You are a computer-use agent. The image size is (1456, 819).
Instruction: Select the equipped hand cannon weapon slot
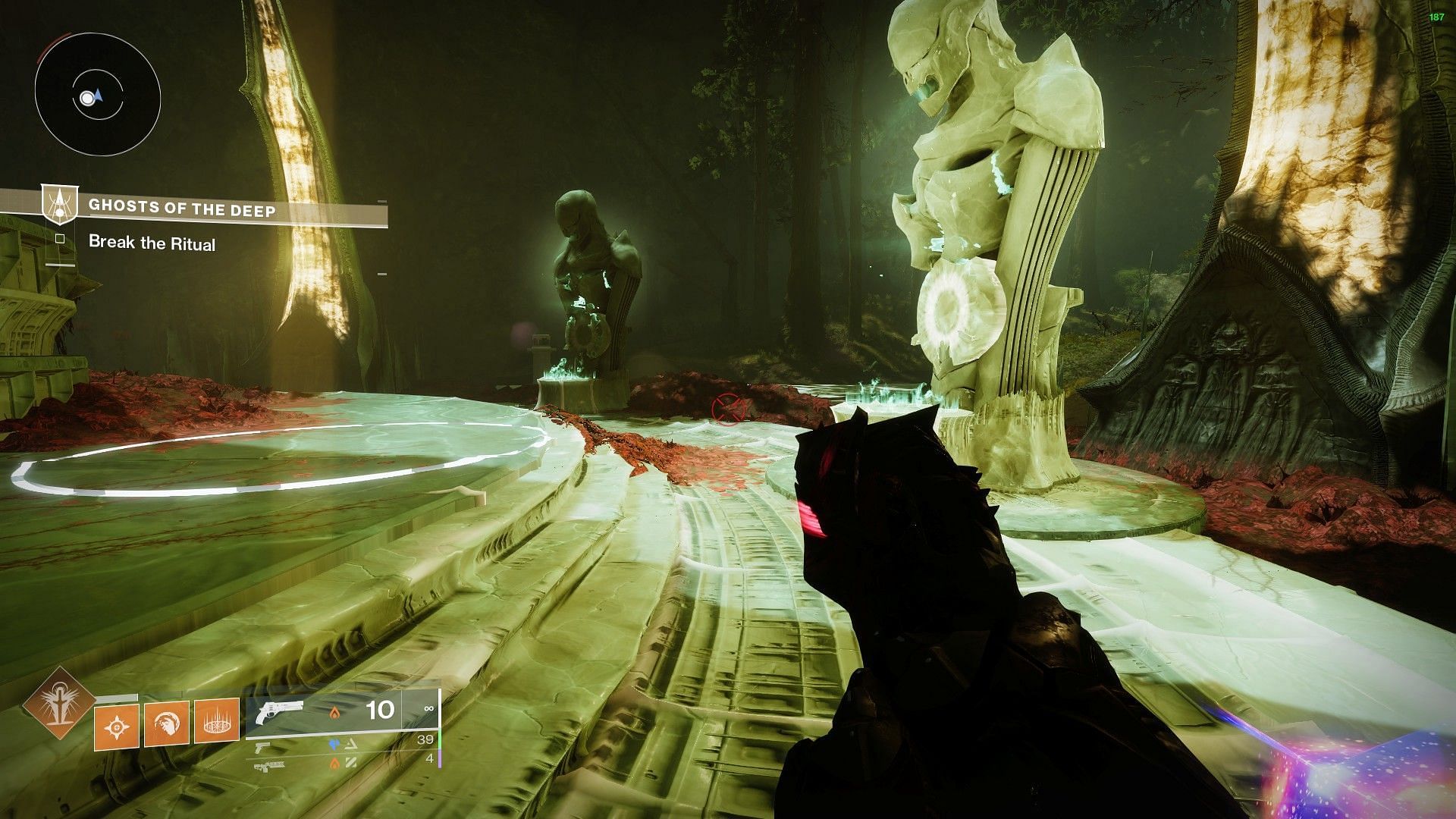tap(281, 713)
